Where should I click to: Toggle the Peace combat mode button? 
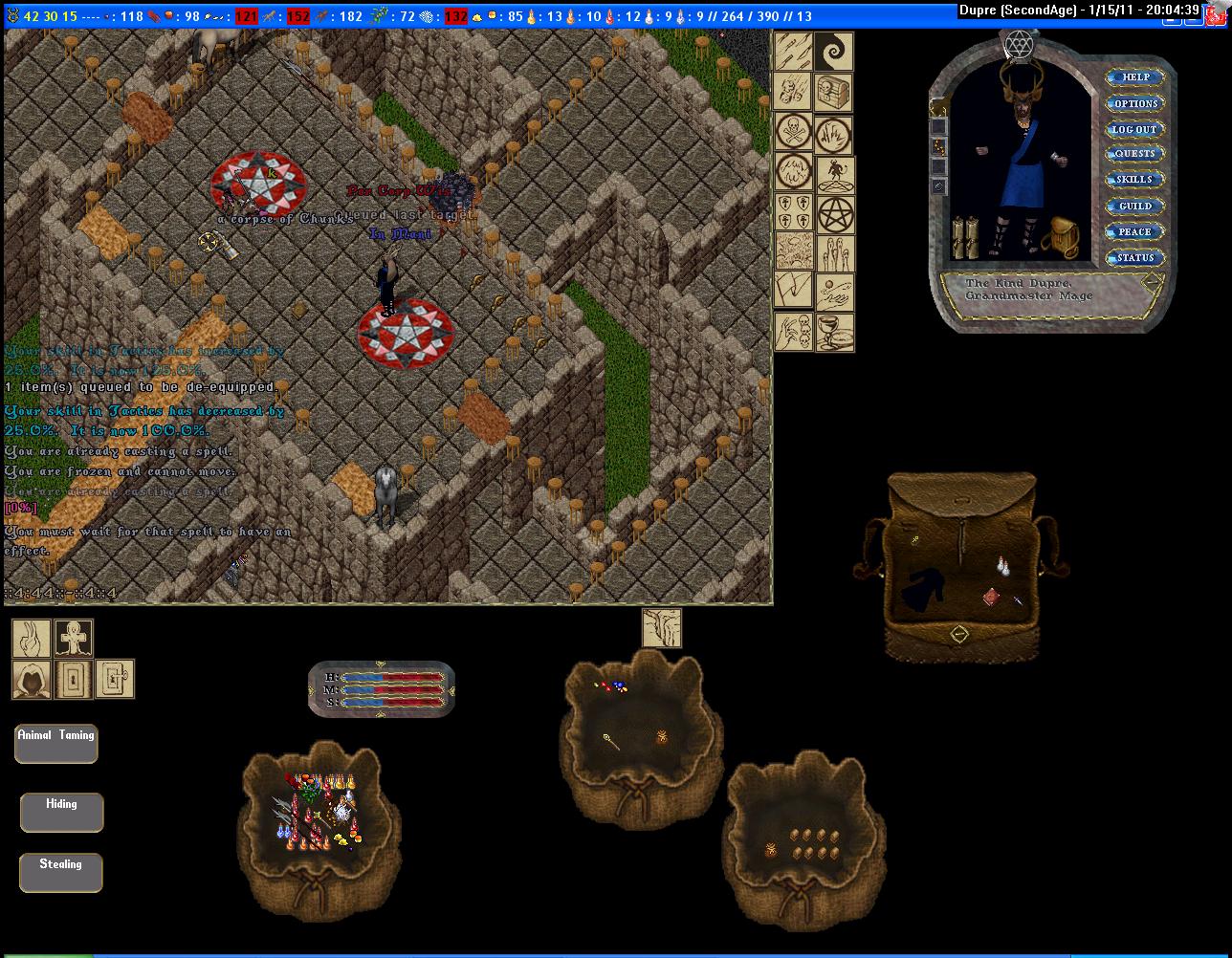(x=1134, y=231)
